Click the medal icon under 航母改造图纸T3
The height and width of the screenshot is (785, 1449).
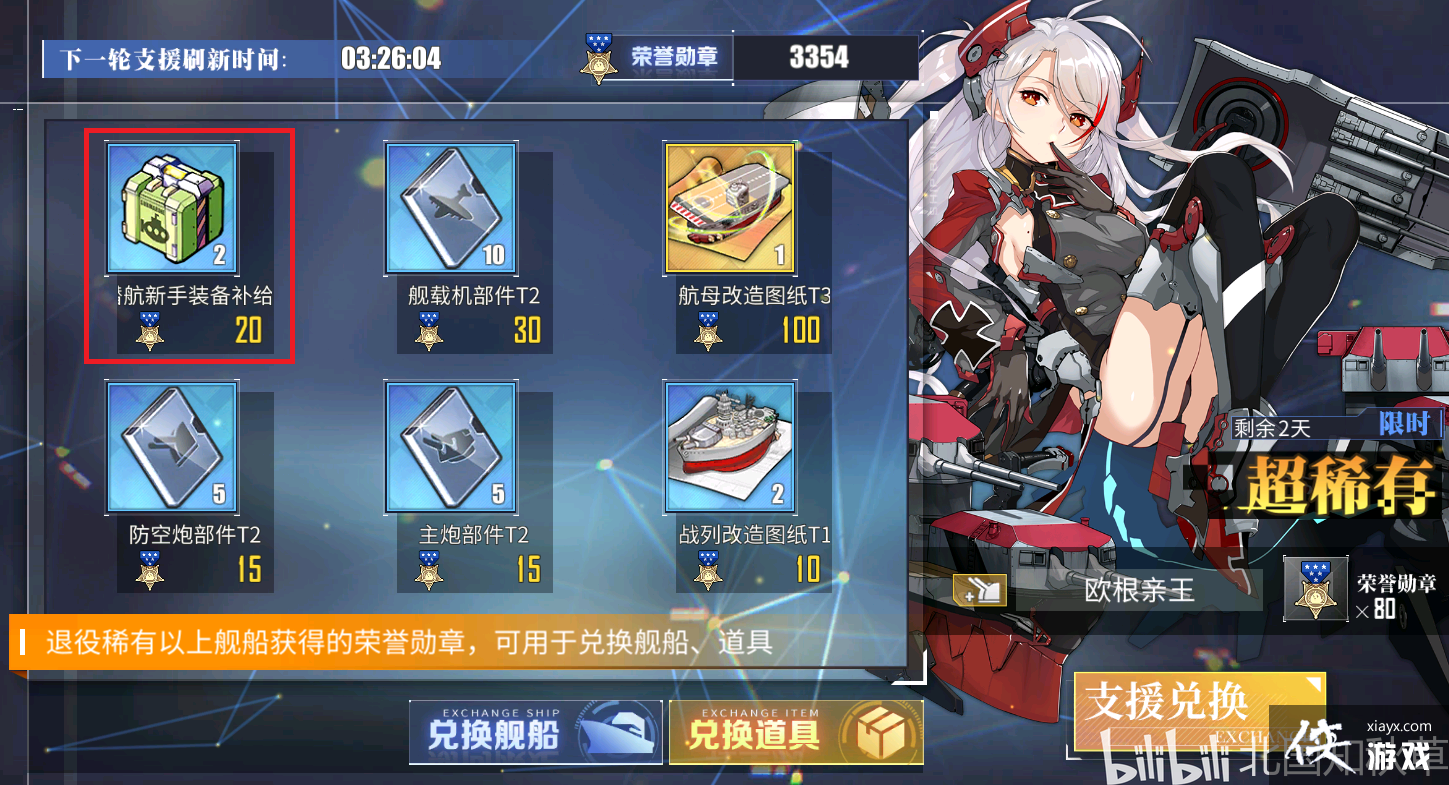(x=707, y=330)
